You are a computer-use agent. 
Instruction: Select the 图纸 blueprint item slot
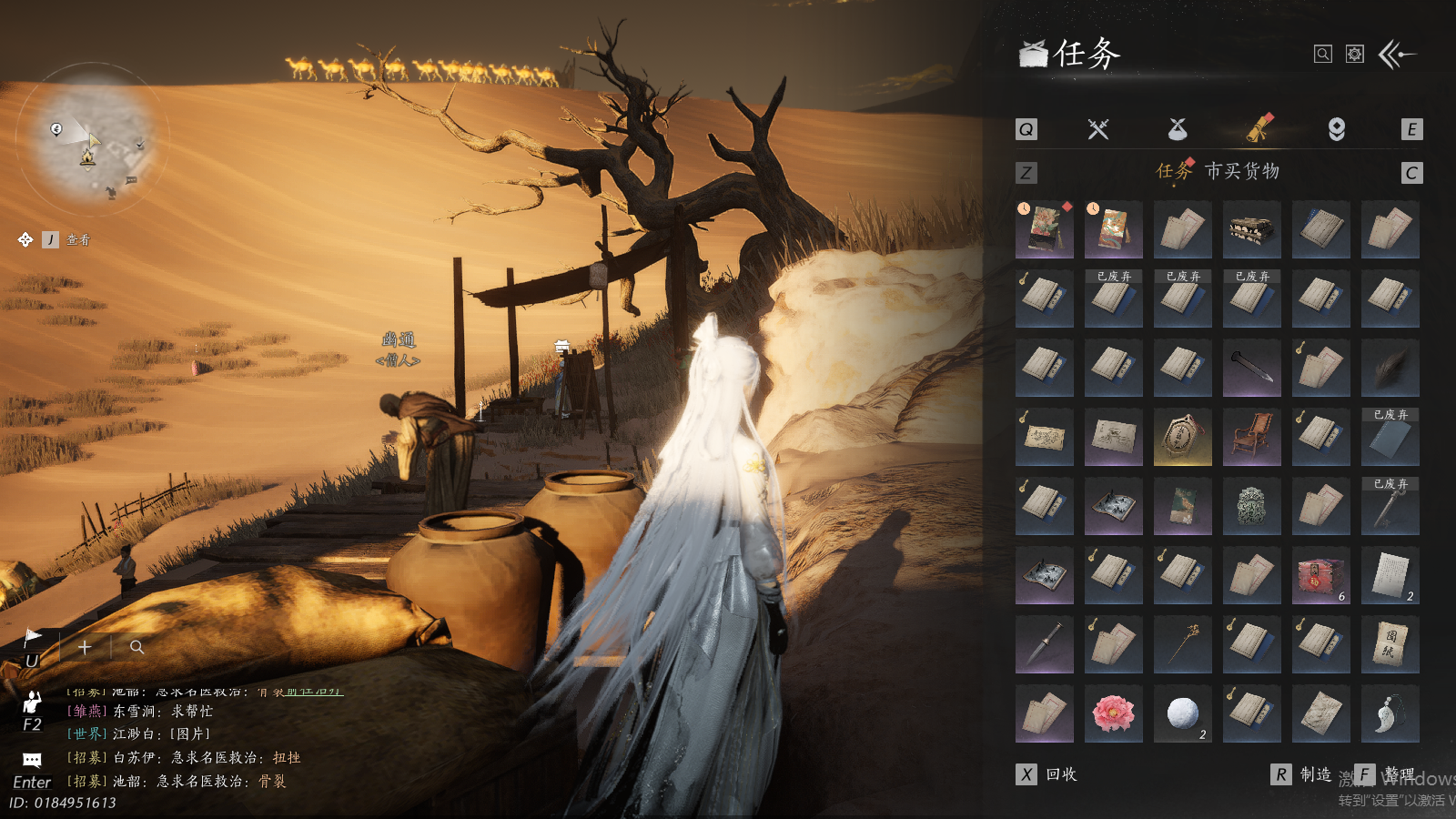1390,644
